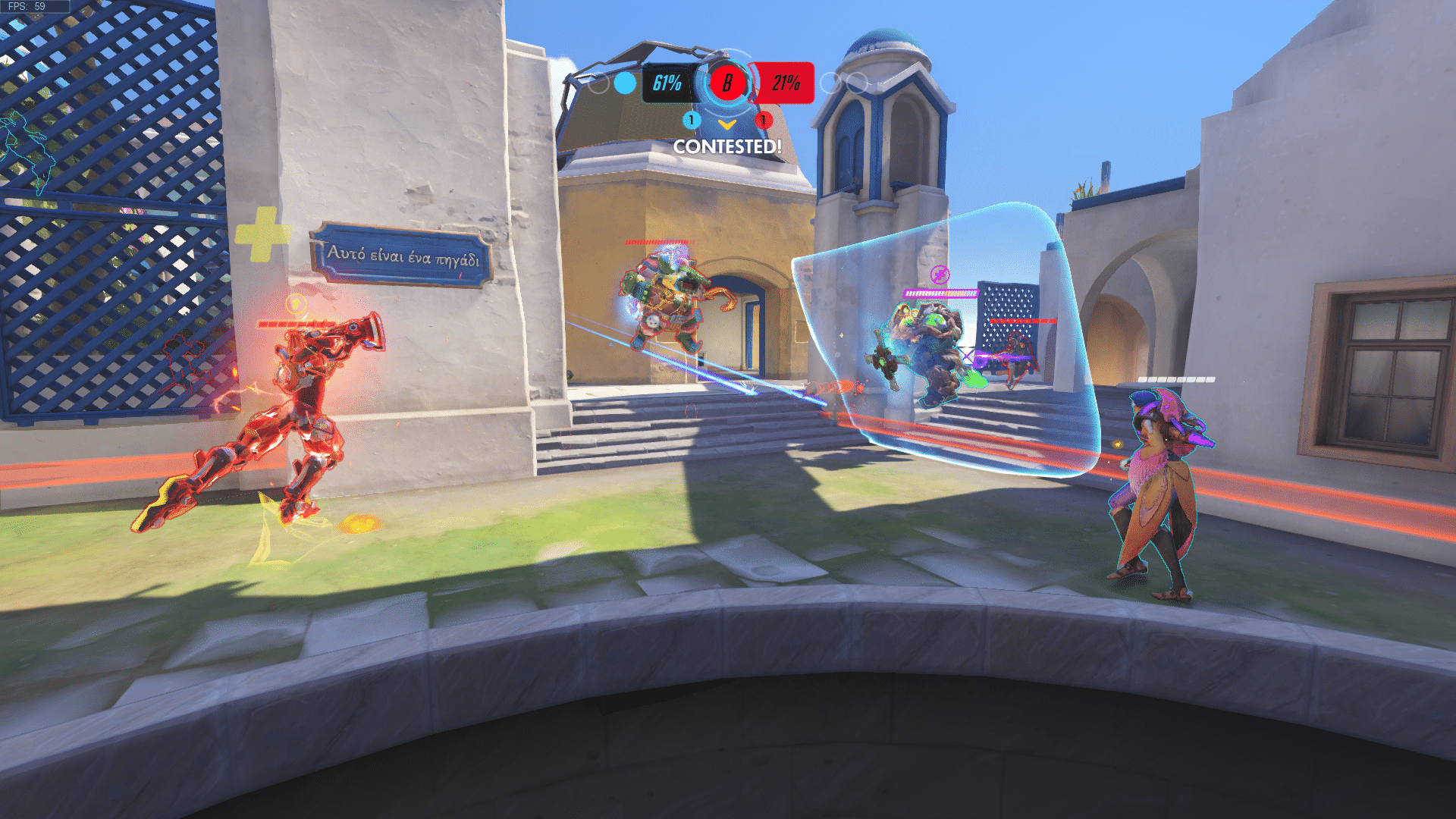Click the yellow alert icon above the red robot enemy
Image resolution: width=1456 pixels, height=819 pixels.
(x=297, y=302)
